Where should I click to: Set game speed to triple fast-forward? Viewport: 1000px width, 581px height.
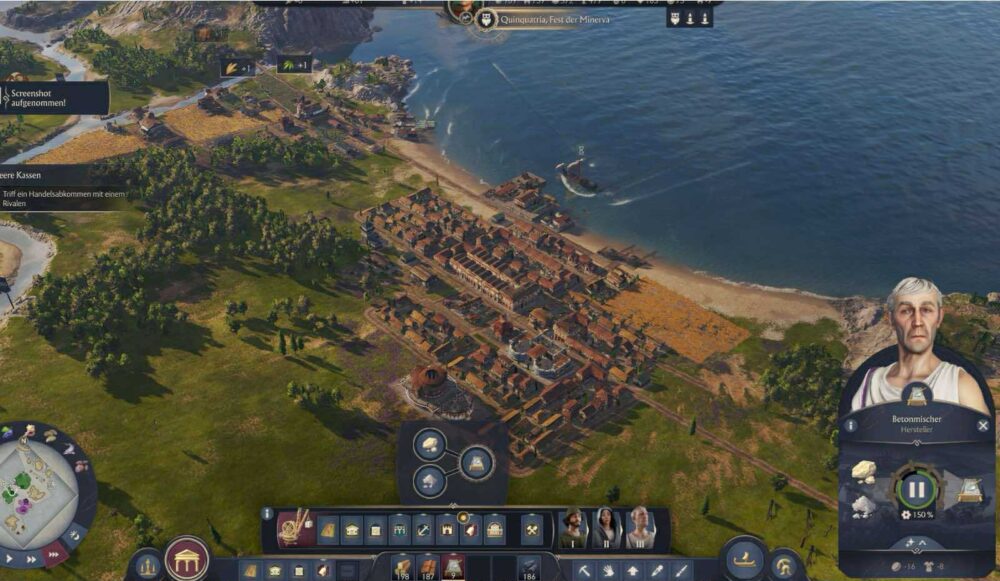tap(54, 556)
